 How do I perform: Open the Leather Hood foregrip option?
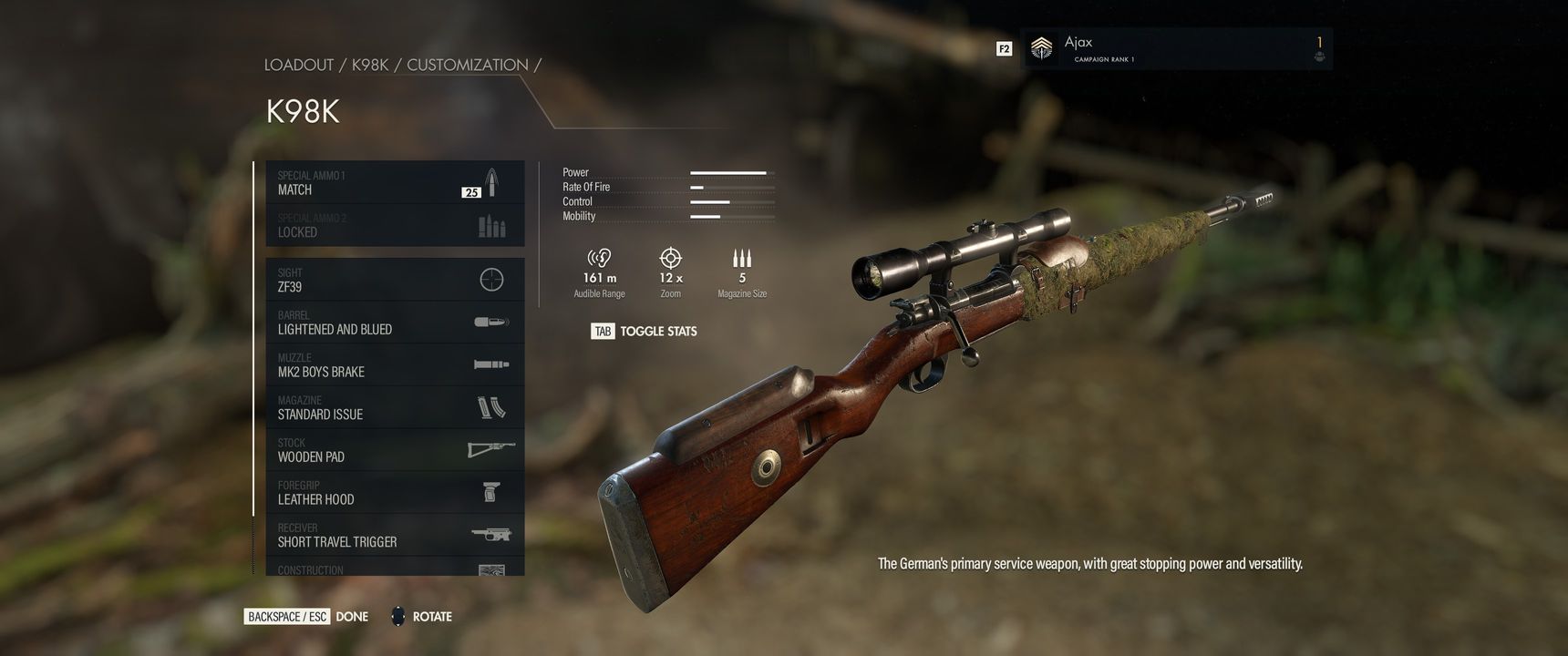[395, 492]
